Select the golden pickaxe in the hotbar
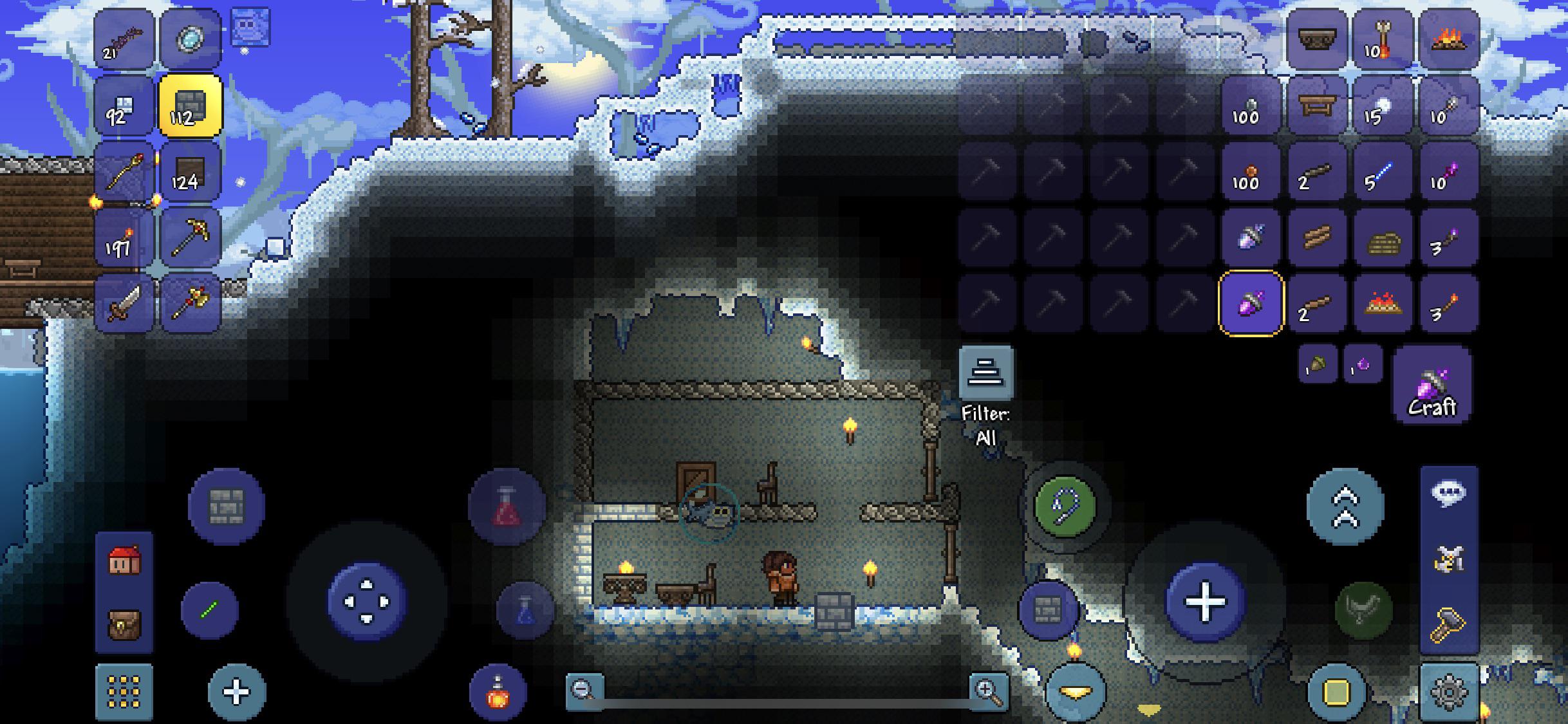1568x724 pixels. 191,237
